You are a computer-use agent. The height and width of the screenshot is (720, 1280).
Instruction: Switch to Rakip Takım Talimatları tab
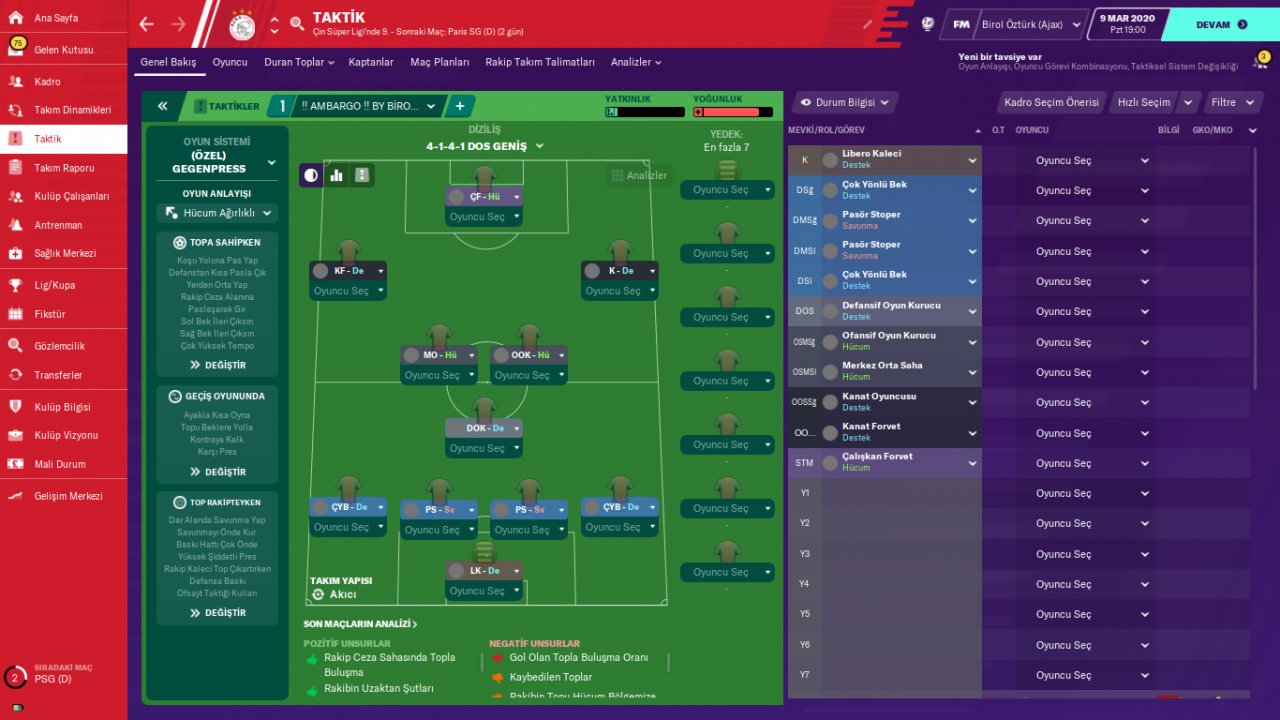tap(540, 62)
